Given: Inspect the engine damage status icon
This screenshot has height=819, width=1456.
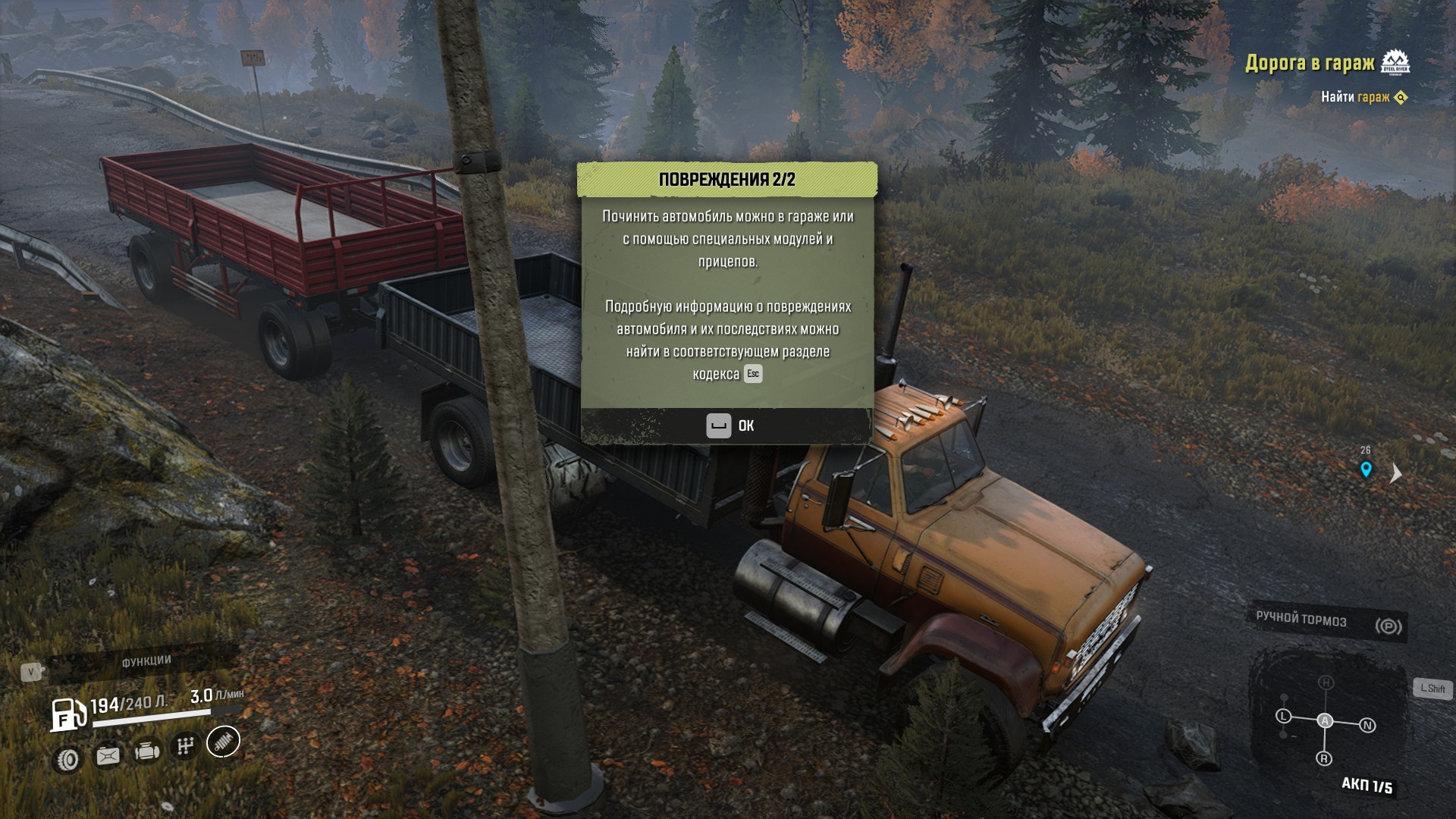Looking at the screenshot, I should pos(147,751).
